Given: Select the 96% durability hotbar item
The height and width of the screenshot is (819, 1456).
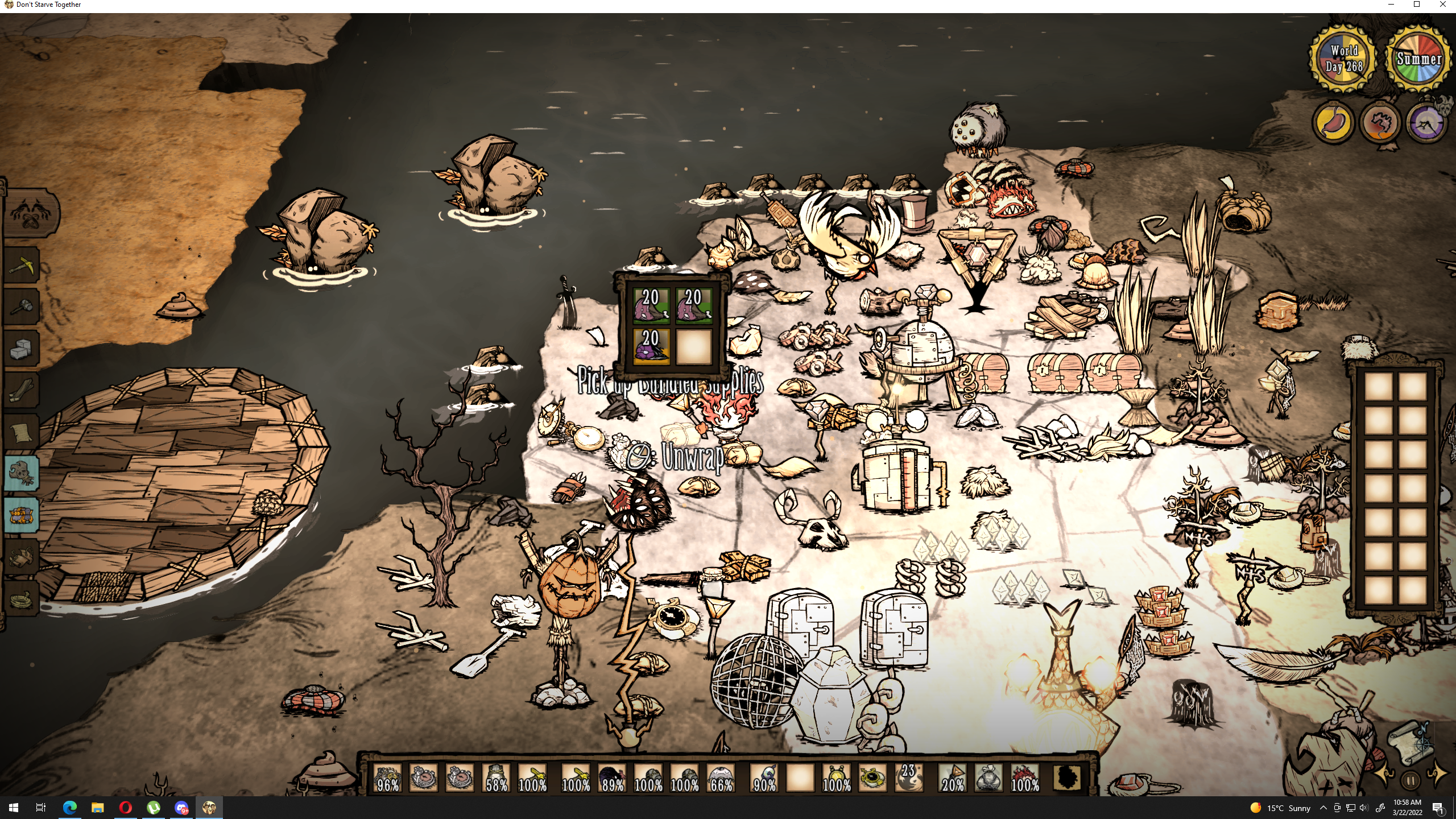Looking at the screenshot, I should click(x=388, y=778).
